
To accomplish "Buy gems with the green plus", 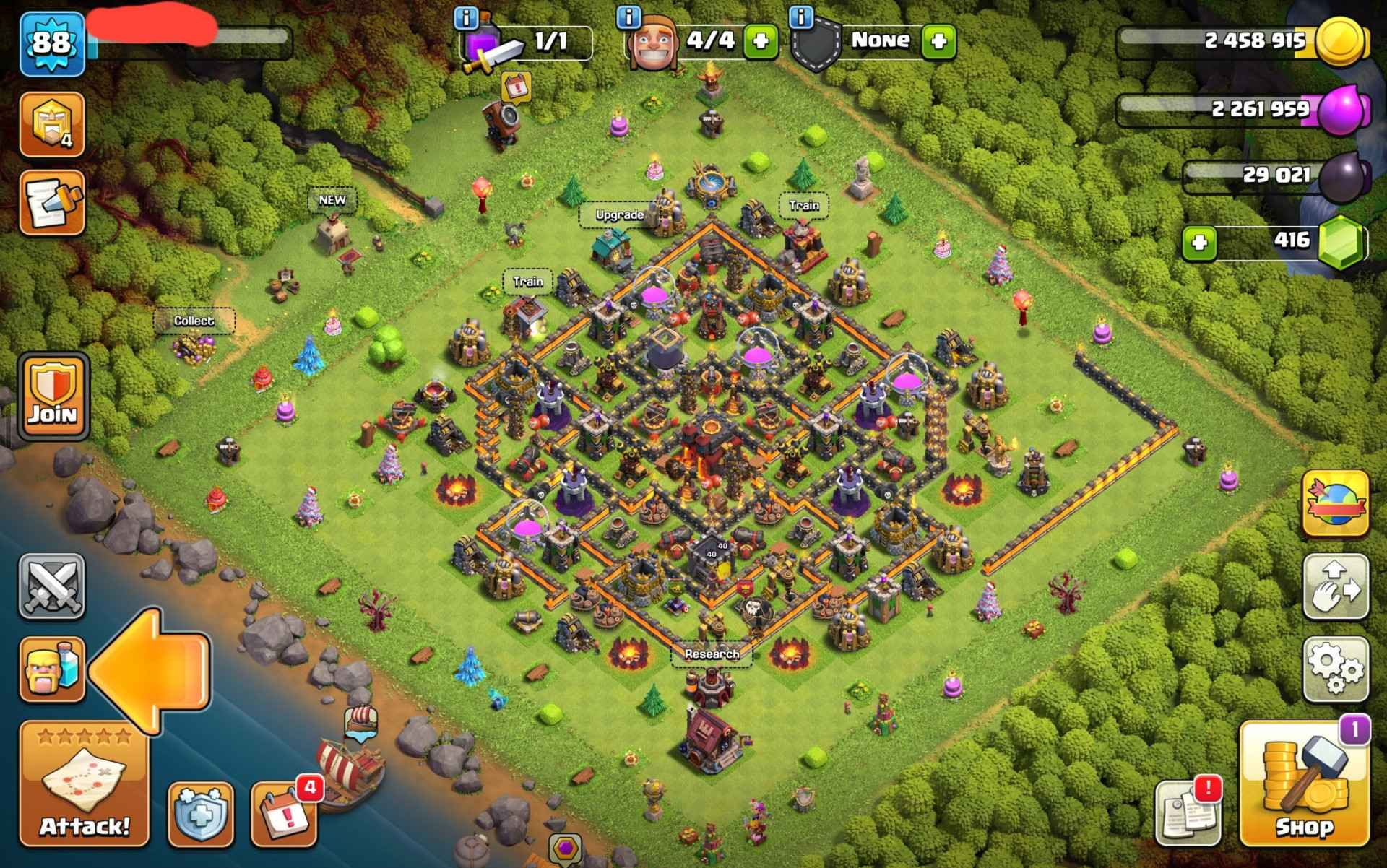I will pyautogui.click(x=1200, y=243).
